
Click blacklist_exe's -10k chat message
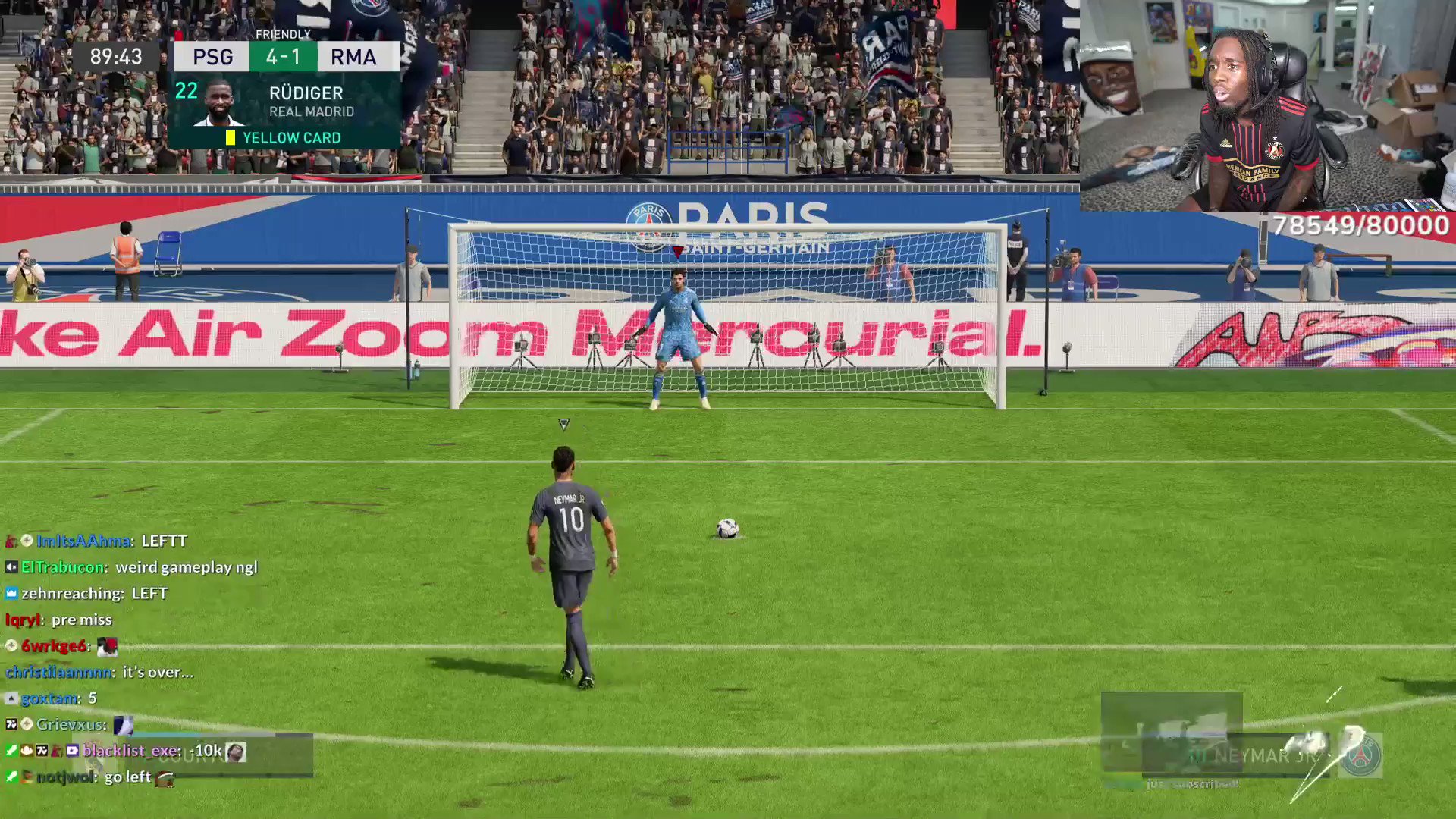[206, 752]
